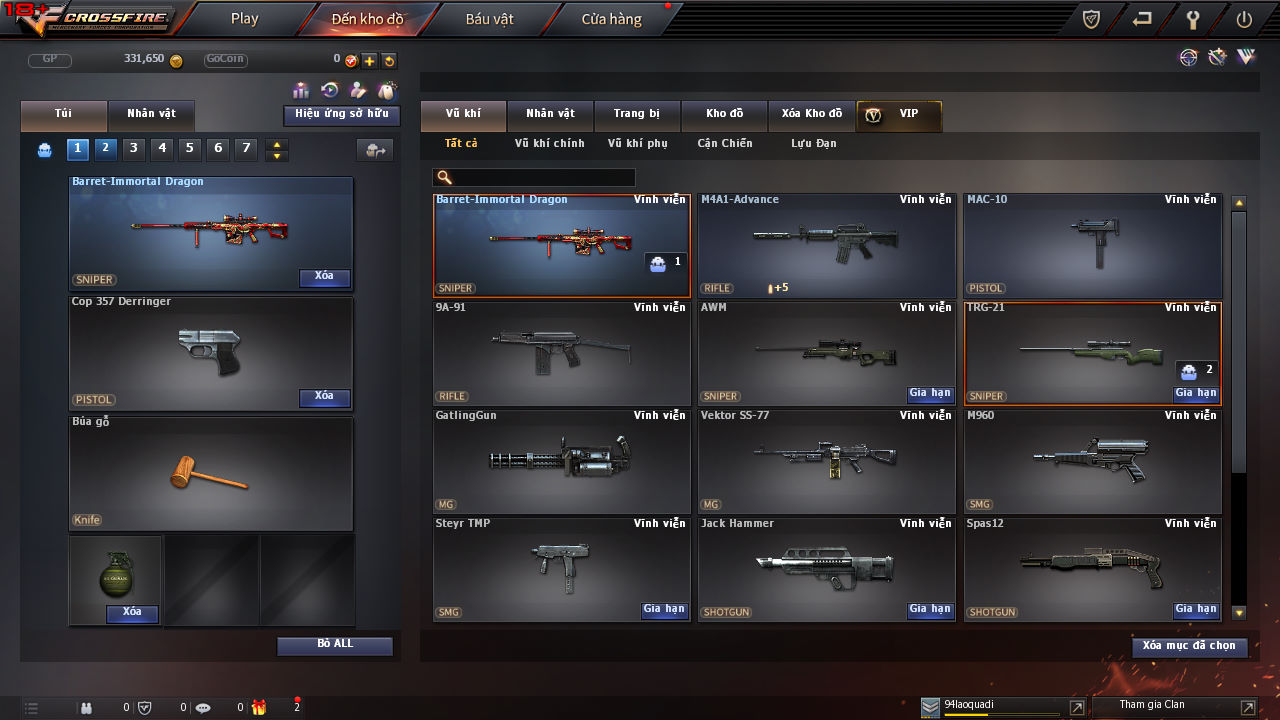This screenshot has height=720, width=1280.
Task: Open the Trang bị tab
Action: (x=636, y=114)
